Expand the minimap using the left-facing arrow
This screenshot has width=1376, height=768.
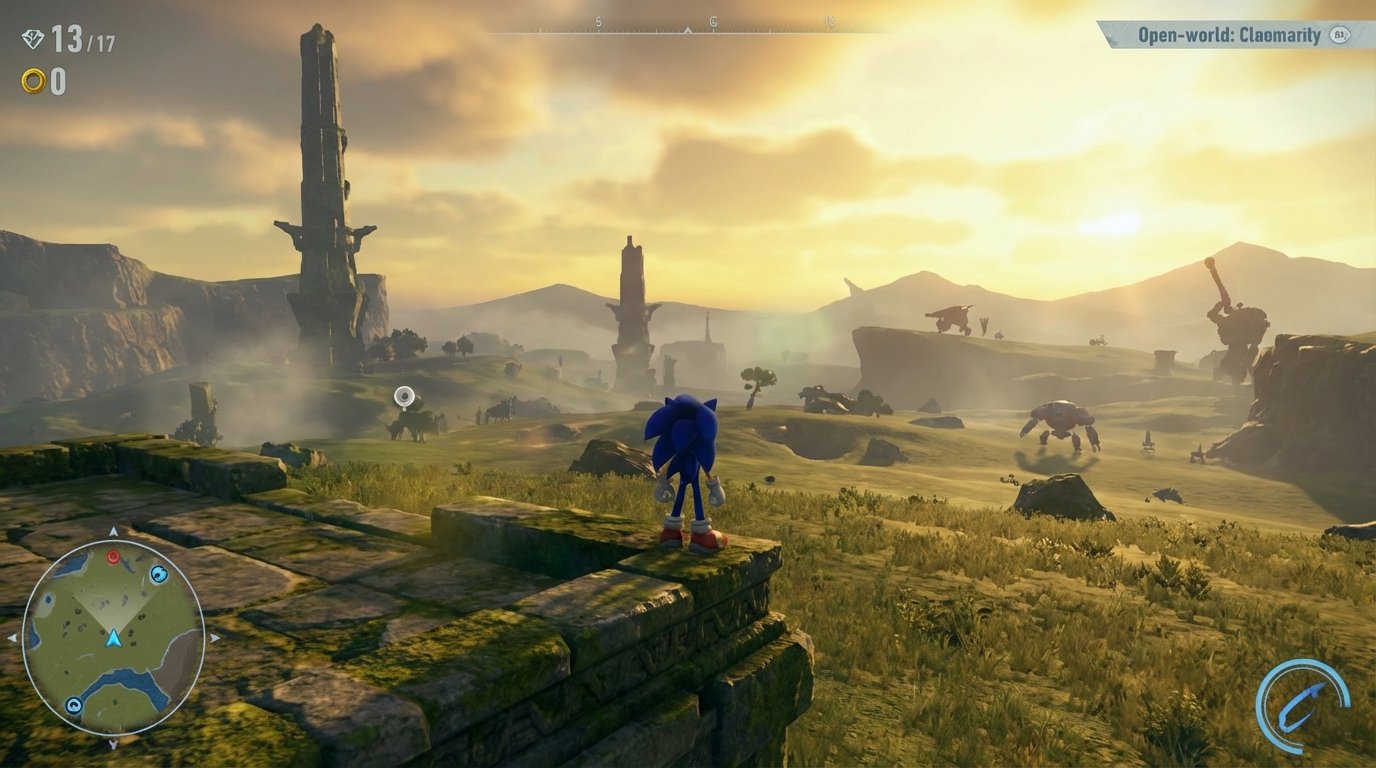pos(12,637)
